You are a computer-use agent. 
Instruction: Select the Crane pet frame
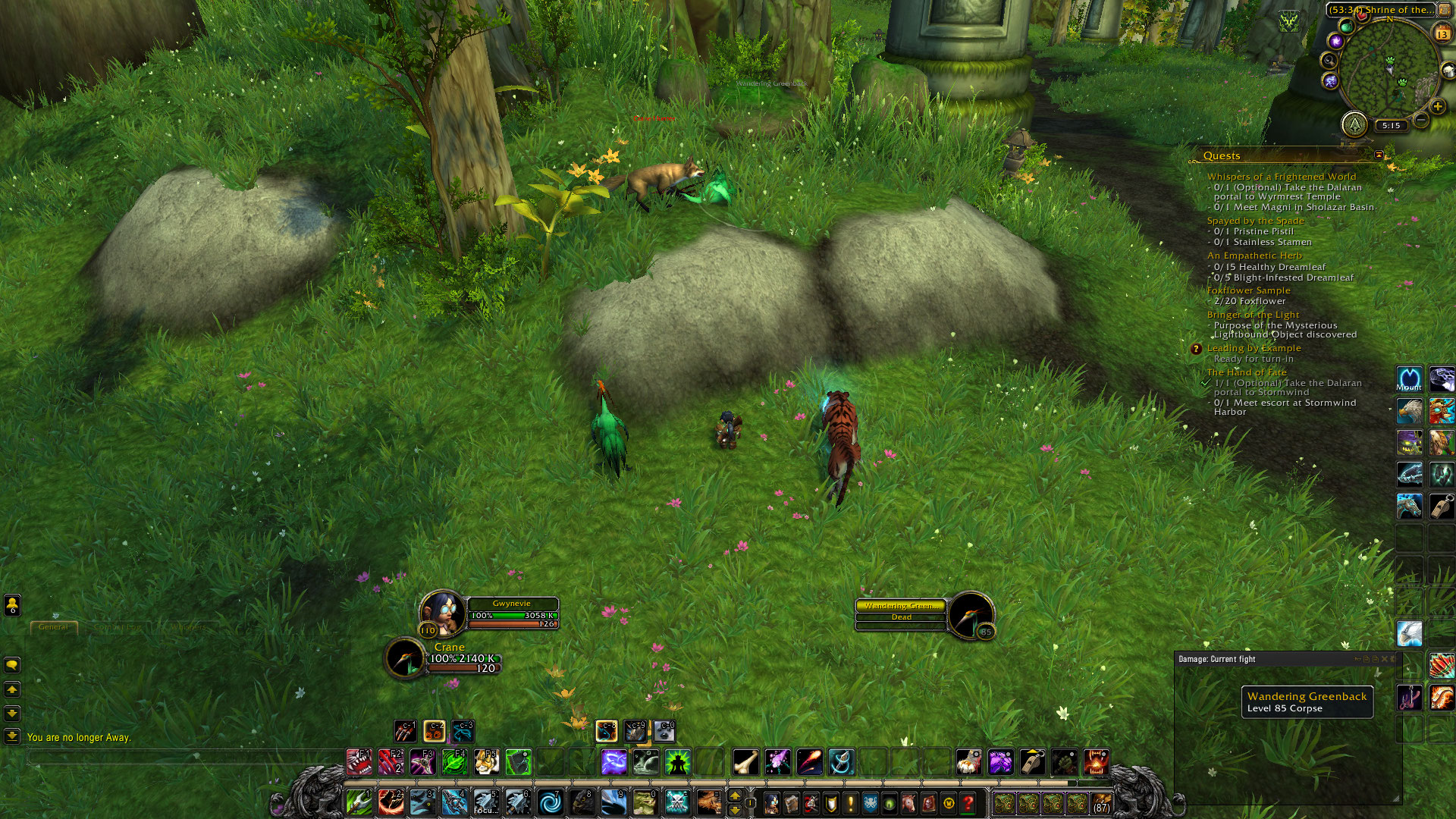coord(406,657)
